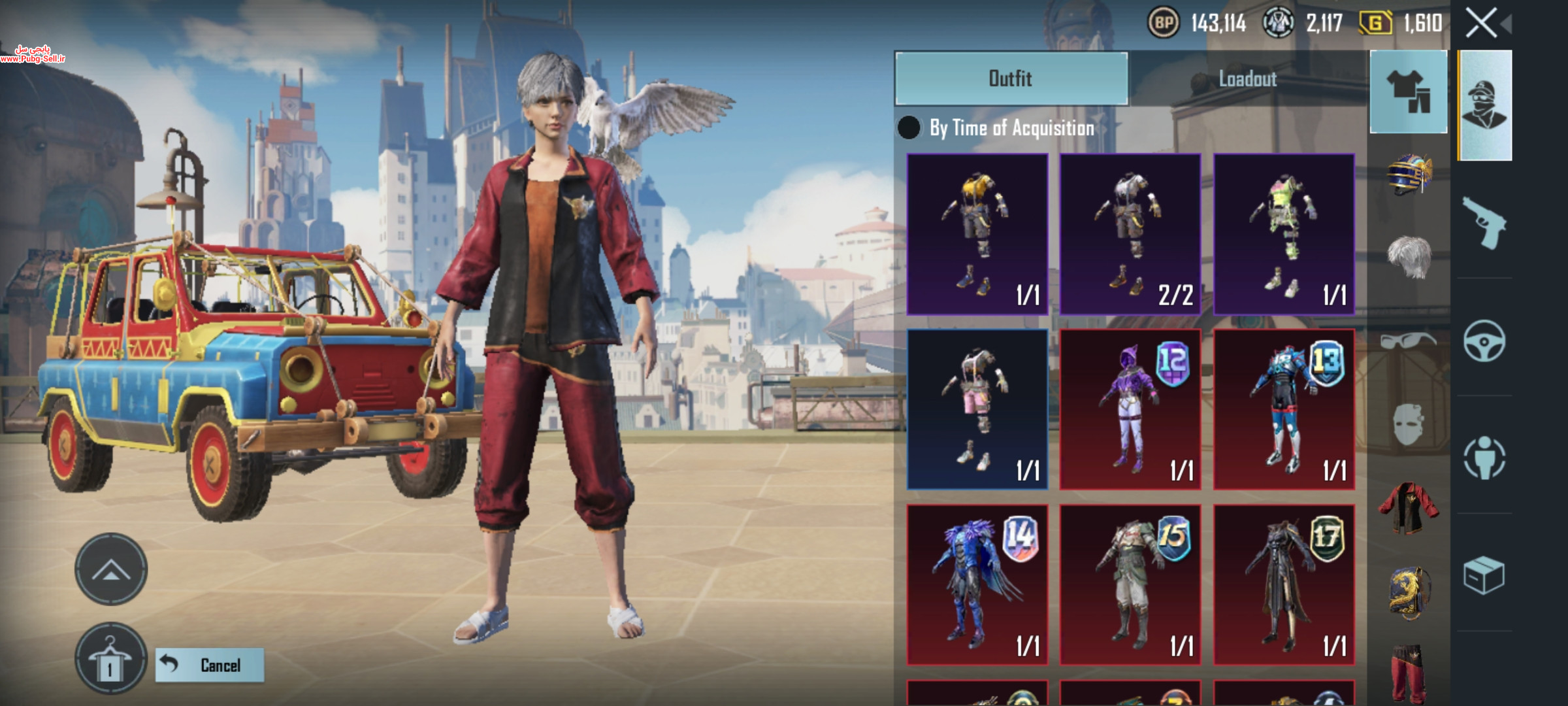Select the equipped red jacket slot

[1409, 507]
